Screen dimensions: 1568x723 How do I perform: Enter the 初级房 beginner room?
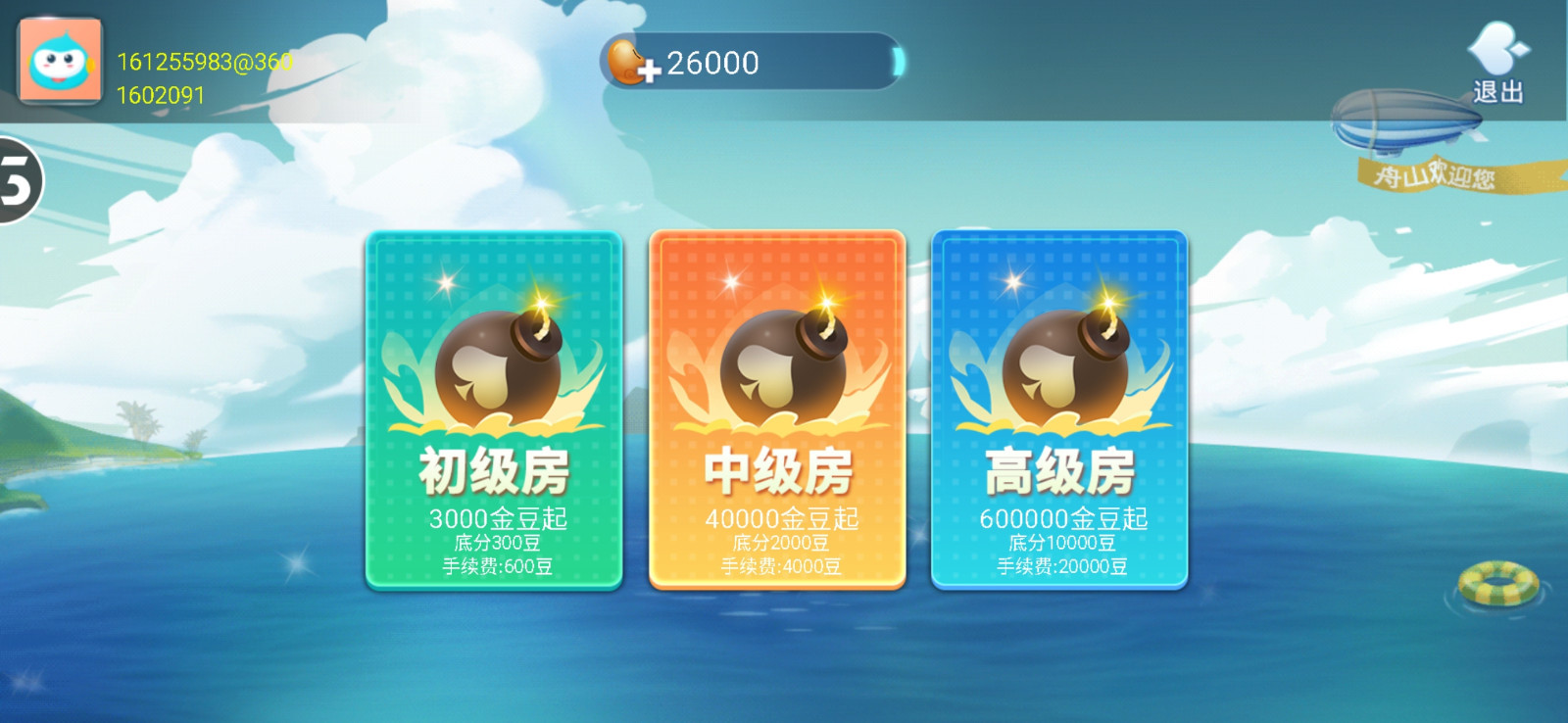coord(495,411)
